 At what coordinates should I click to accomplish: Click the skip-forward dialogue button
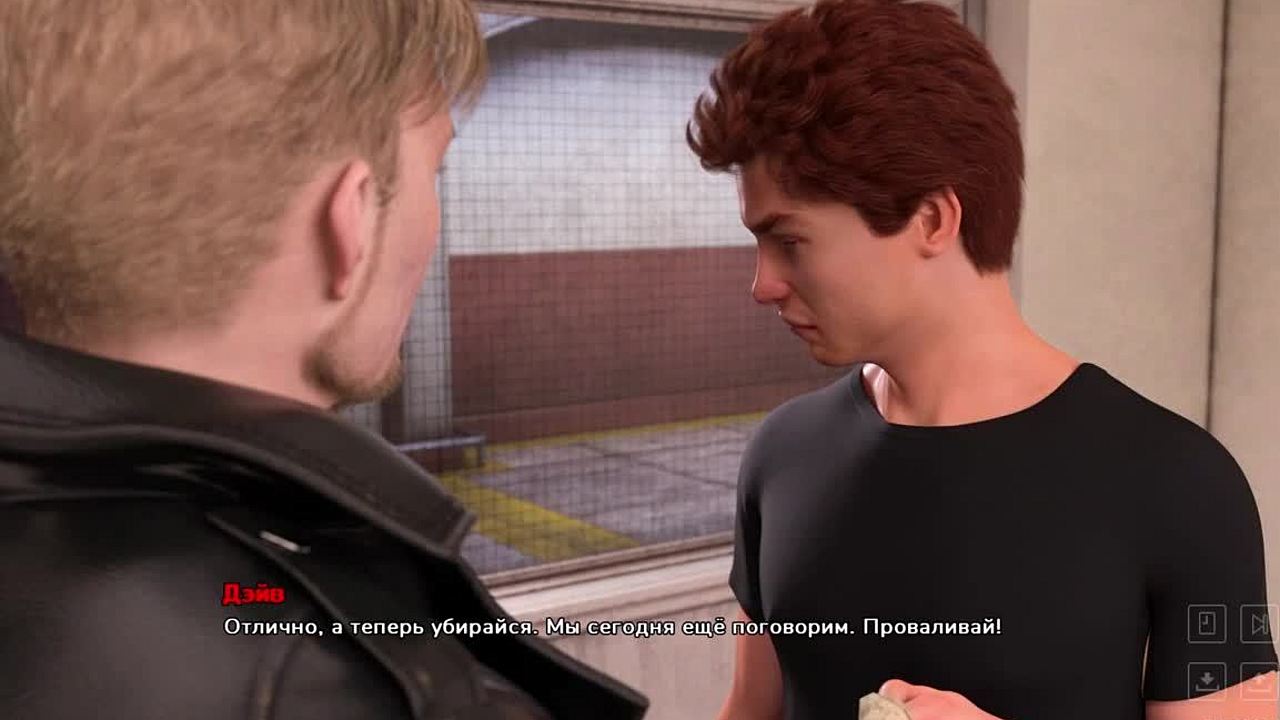1258,624
